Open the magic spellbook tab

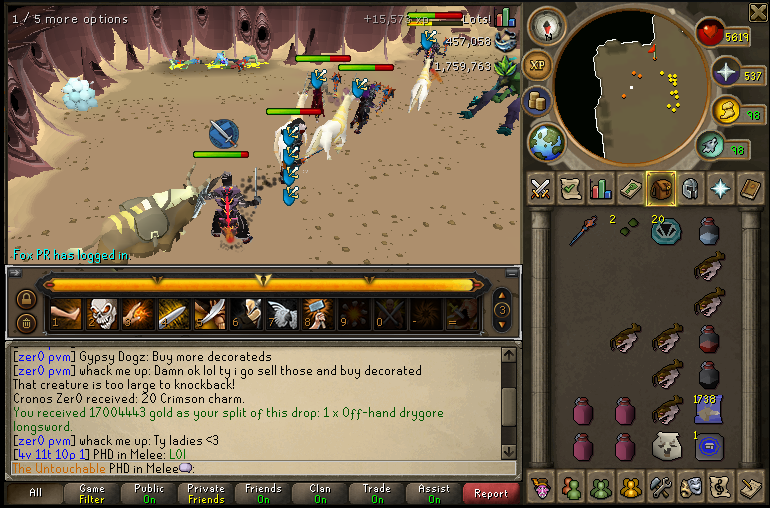coord(750,188)
